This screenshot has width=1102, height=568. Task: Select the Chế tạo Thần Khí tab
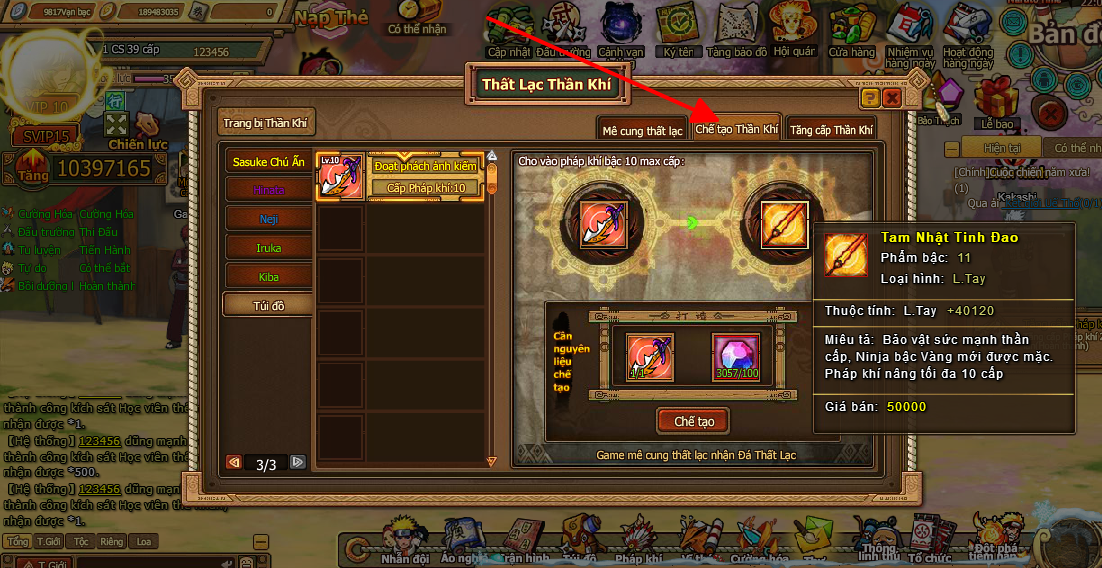point(736,130)
